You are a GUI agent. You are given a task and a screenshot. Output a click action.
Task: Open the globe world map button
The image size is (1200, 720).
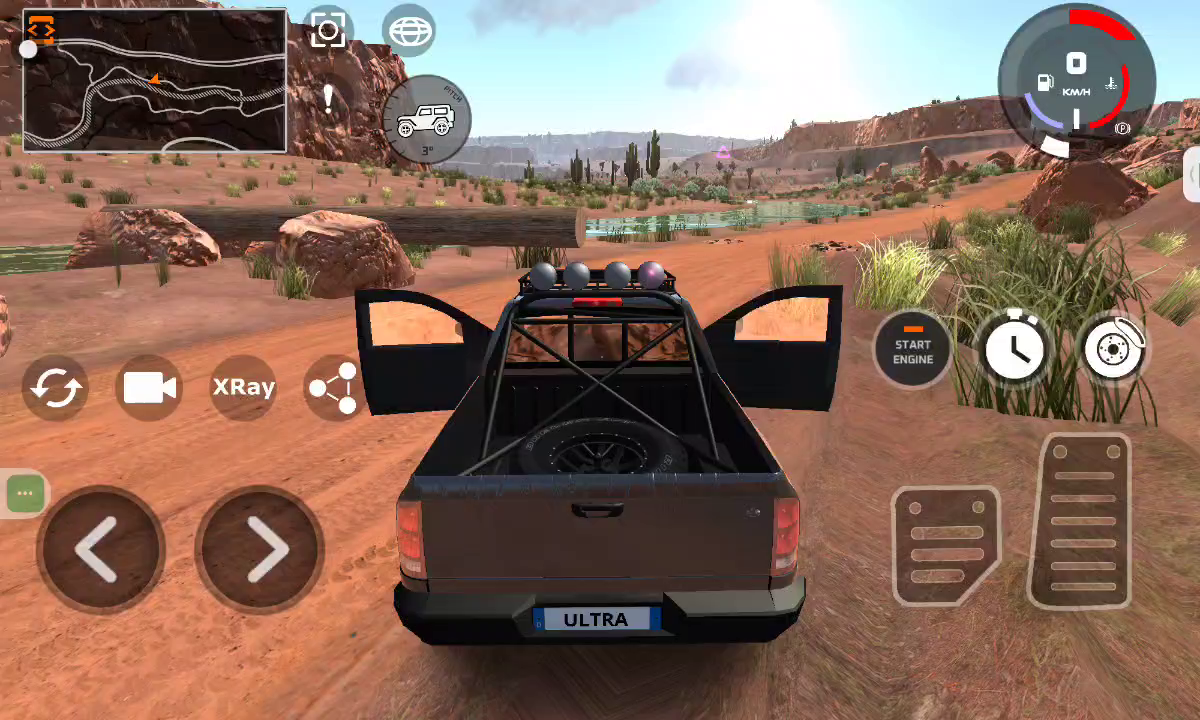point(408,31)
